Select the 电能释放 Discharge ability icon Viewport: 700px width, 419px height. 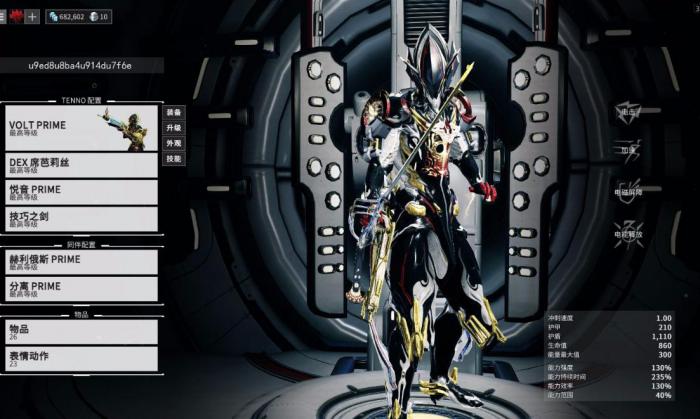[x=628, y=229]
